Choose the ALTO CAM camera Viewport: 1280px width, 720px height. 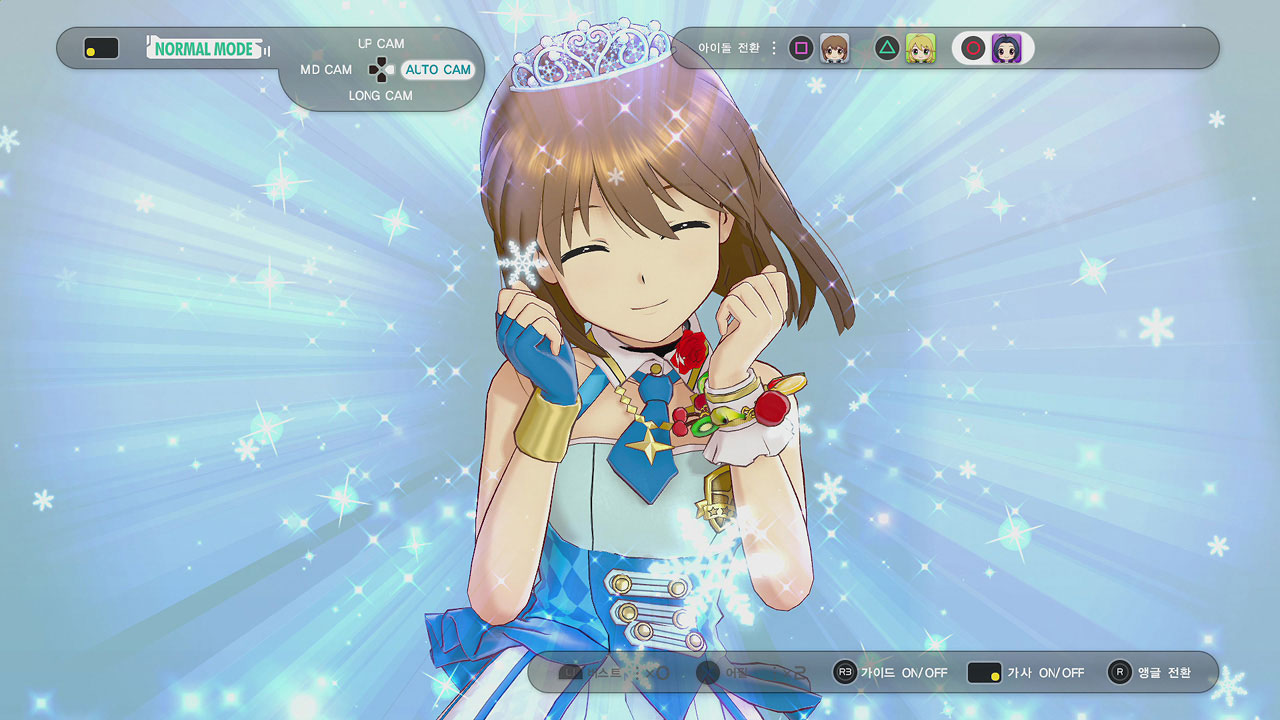[x=437, y=70]
